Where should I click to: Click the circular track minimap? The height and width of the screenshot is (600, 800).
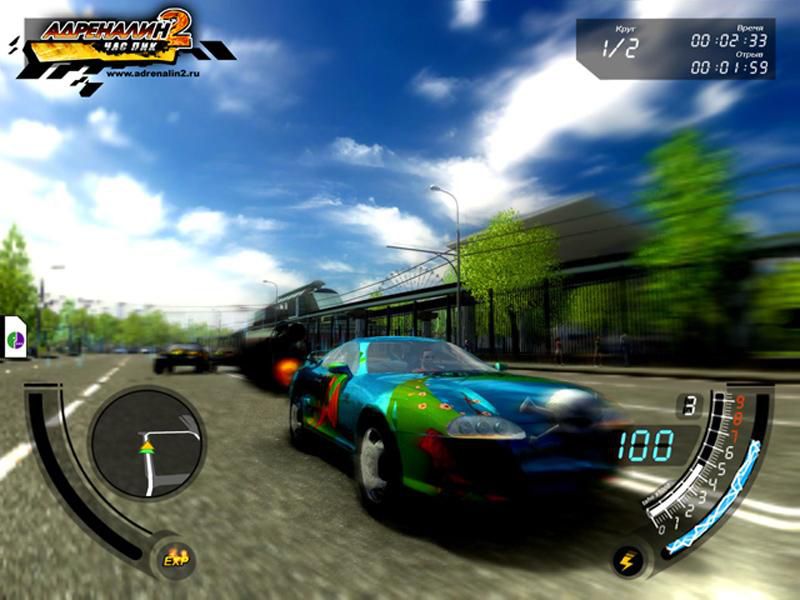[147, 442]
